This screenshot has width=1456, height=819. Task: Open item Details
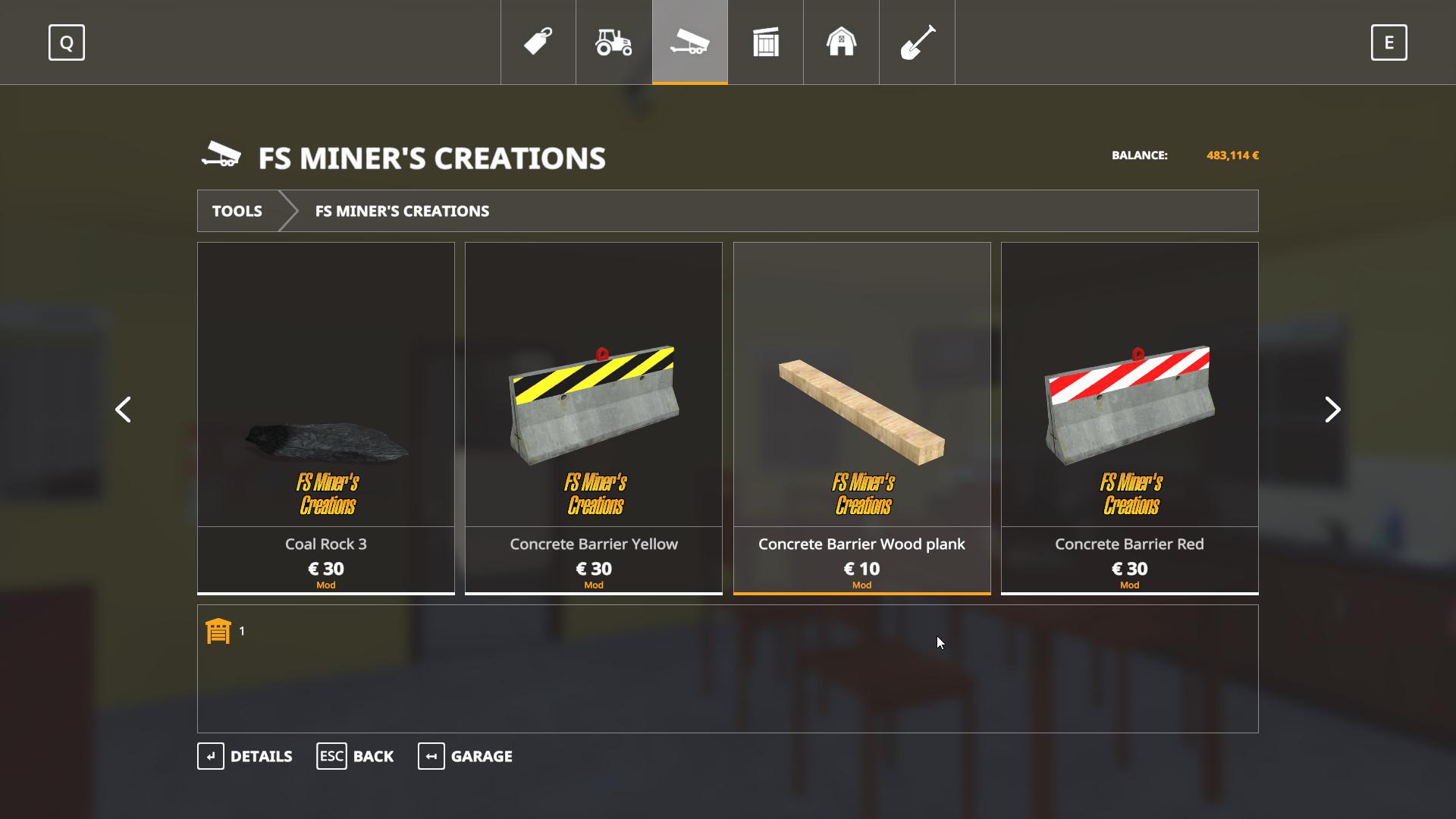coord(245,756)
